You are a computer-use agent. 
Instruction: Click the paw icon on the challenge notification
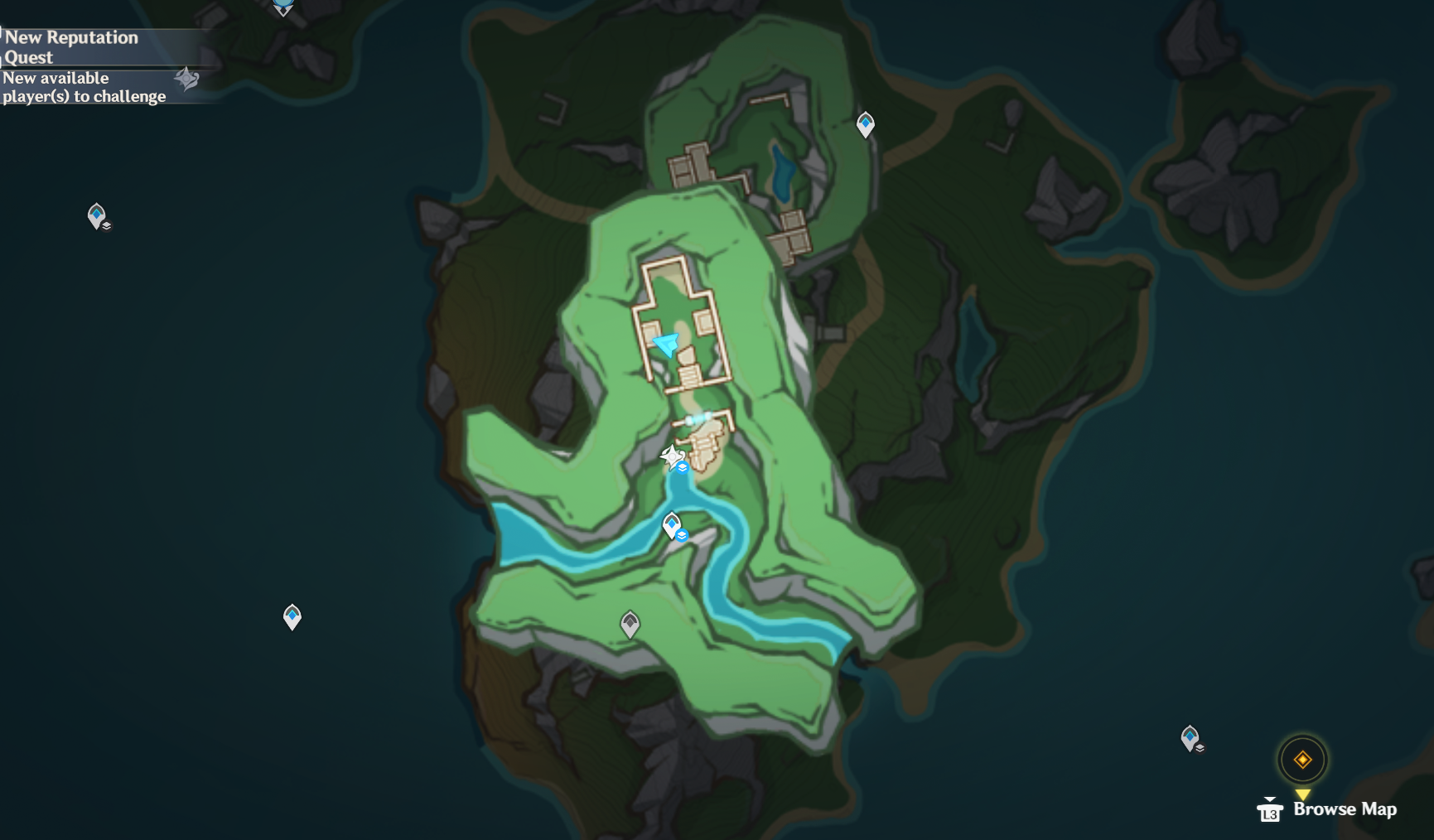coord(186,80)
